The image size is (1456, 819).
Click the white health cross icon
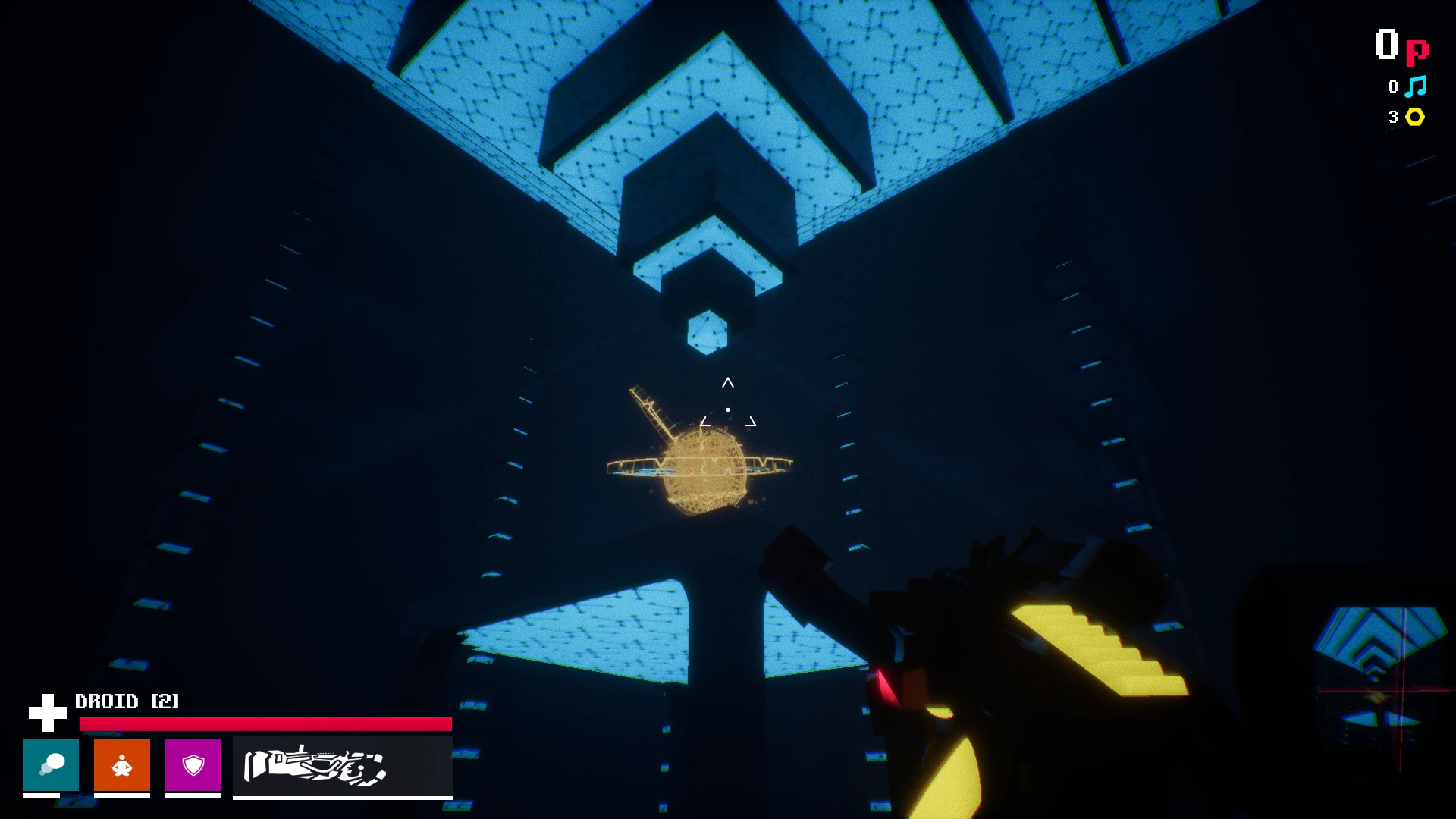pos(48,710)
